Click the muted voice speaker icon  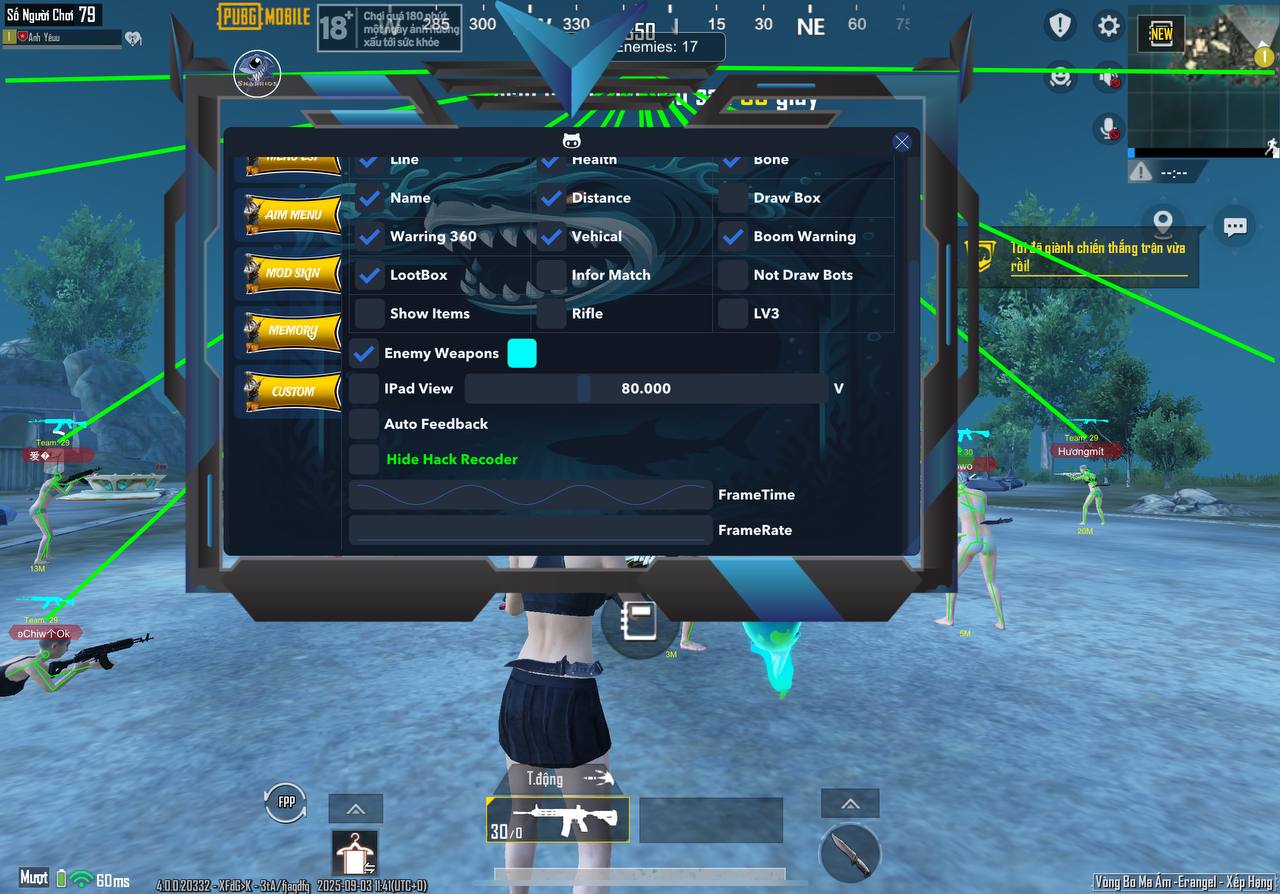pos(1108,79)
